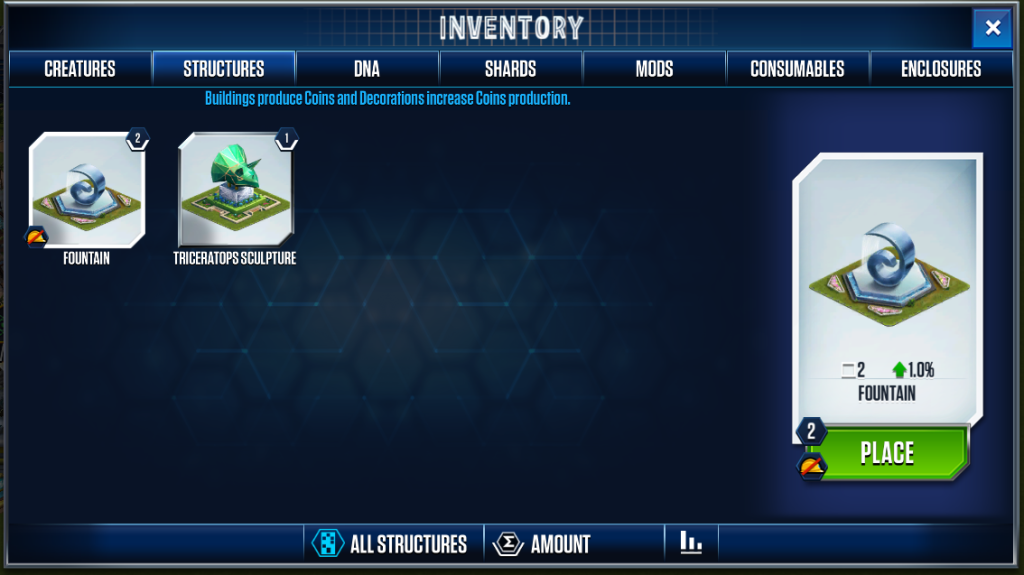Toggle the bar chart sort order button
1024x575 pixels.
[x=691, y=543]
